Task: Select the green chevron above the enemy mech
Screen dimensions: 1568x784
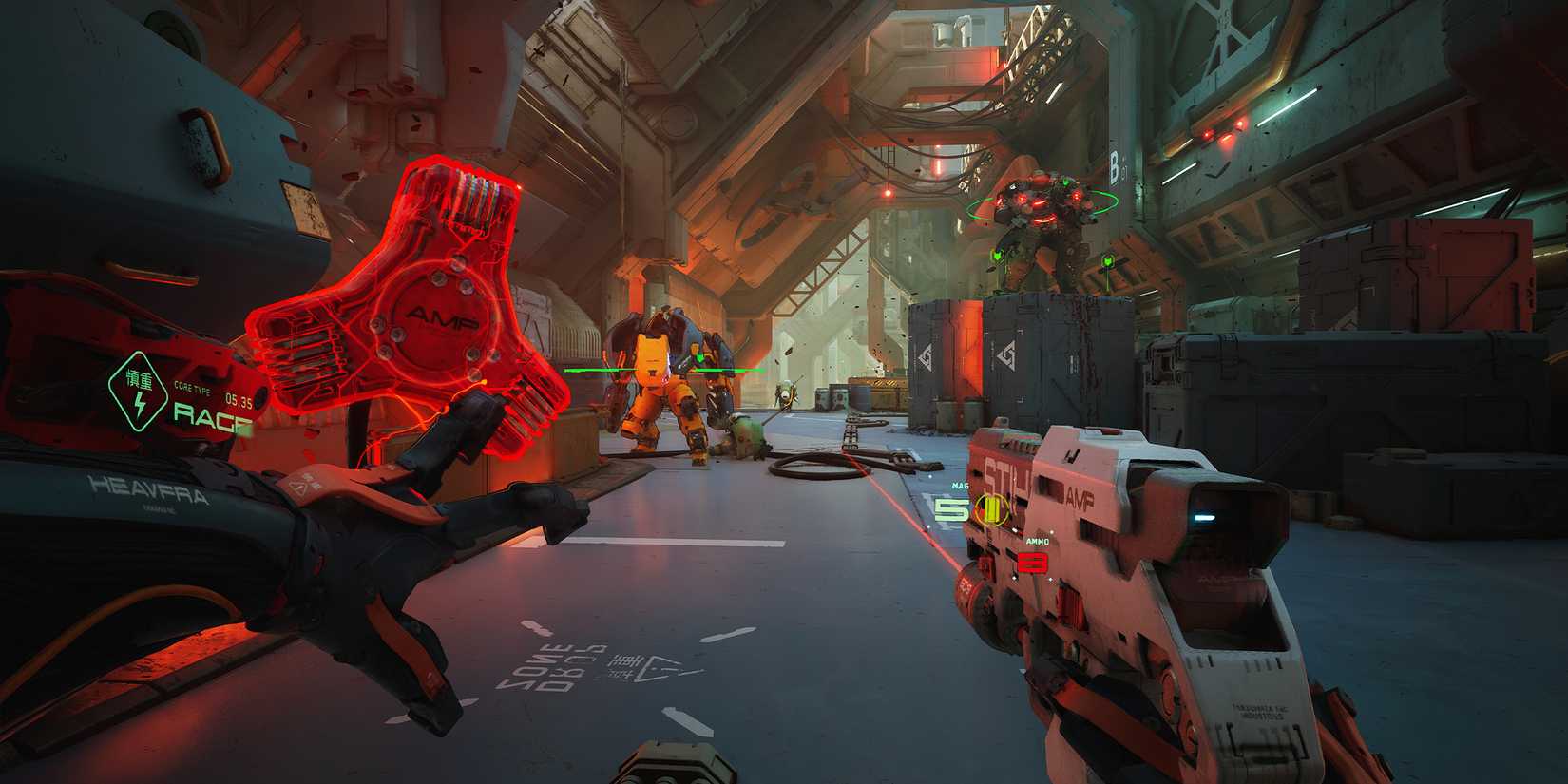Action: 1064,182
